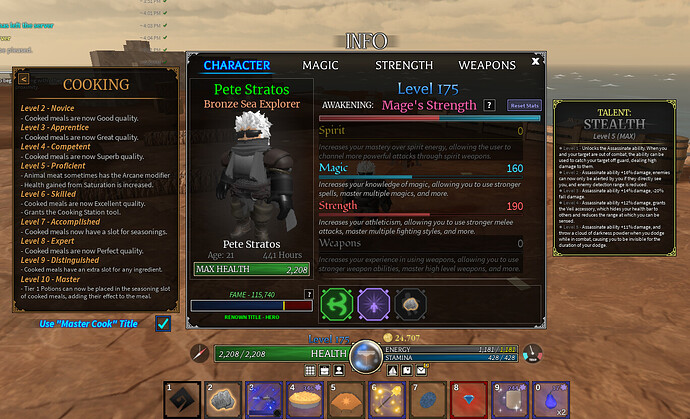This screenshot has height=419, width=690.
Task: Click the Reset Stats button
Action: click(x=522, y=104)
